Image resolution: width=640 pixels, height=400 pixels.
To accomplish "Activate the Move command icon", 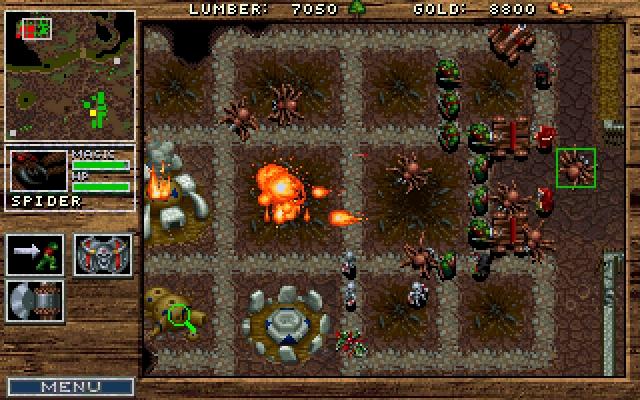I will tap(35, 254).
